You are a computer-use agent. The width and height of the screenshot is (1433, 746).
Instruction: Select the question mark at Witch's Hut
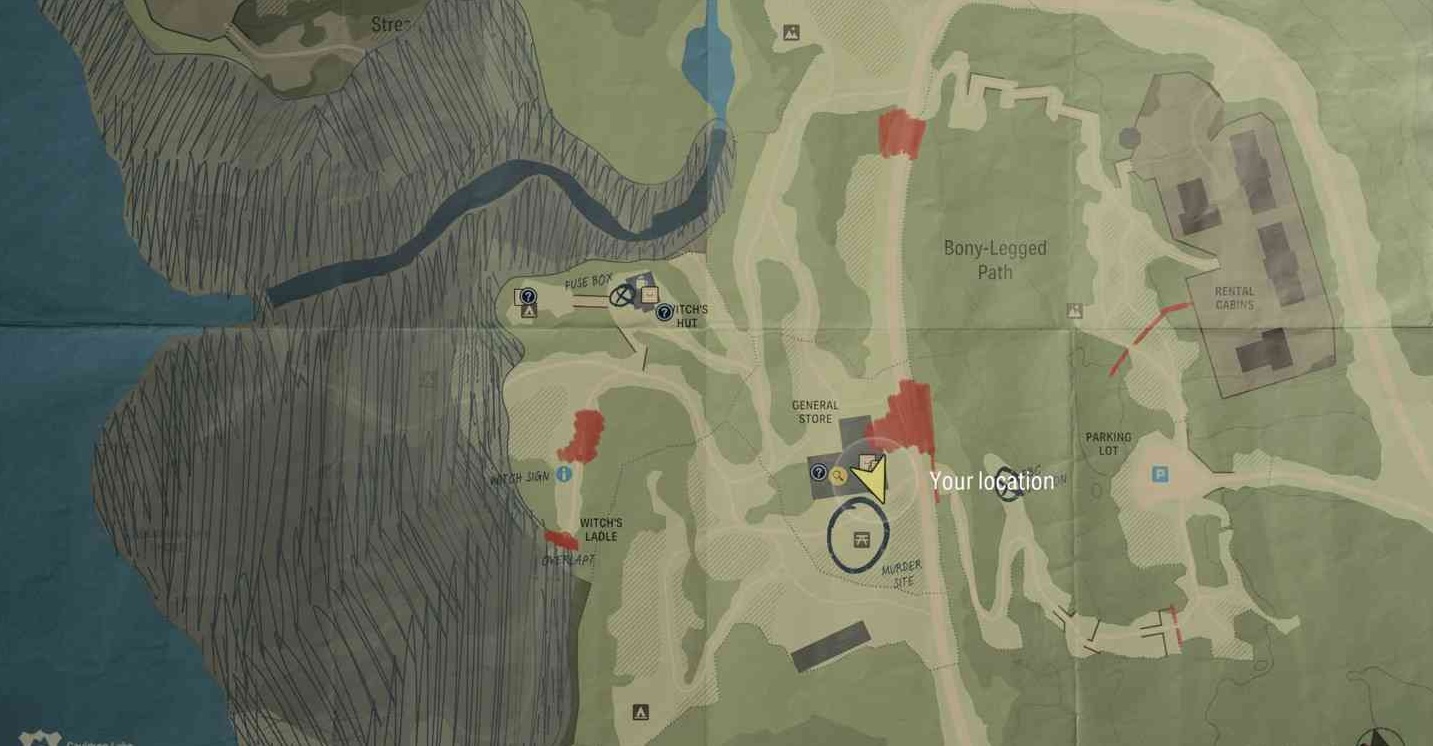(664, 313)
